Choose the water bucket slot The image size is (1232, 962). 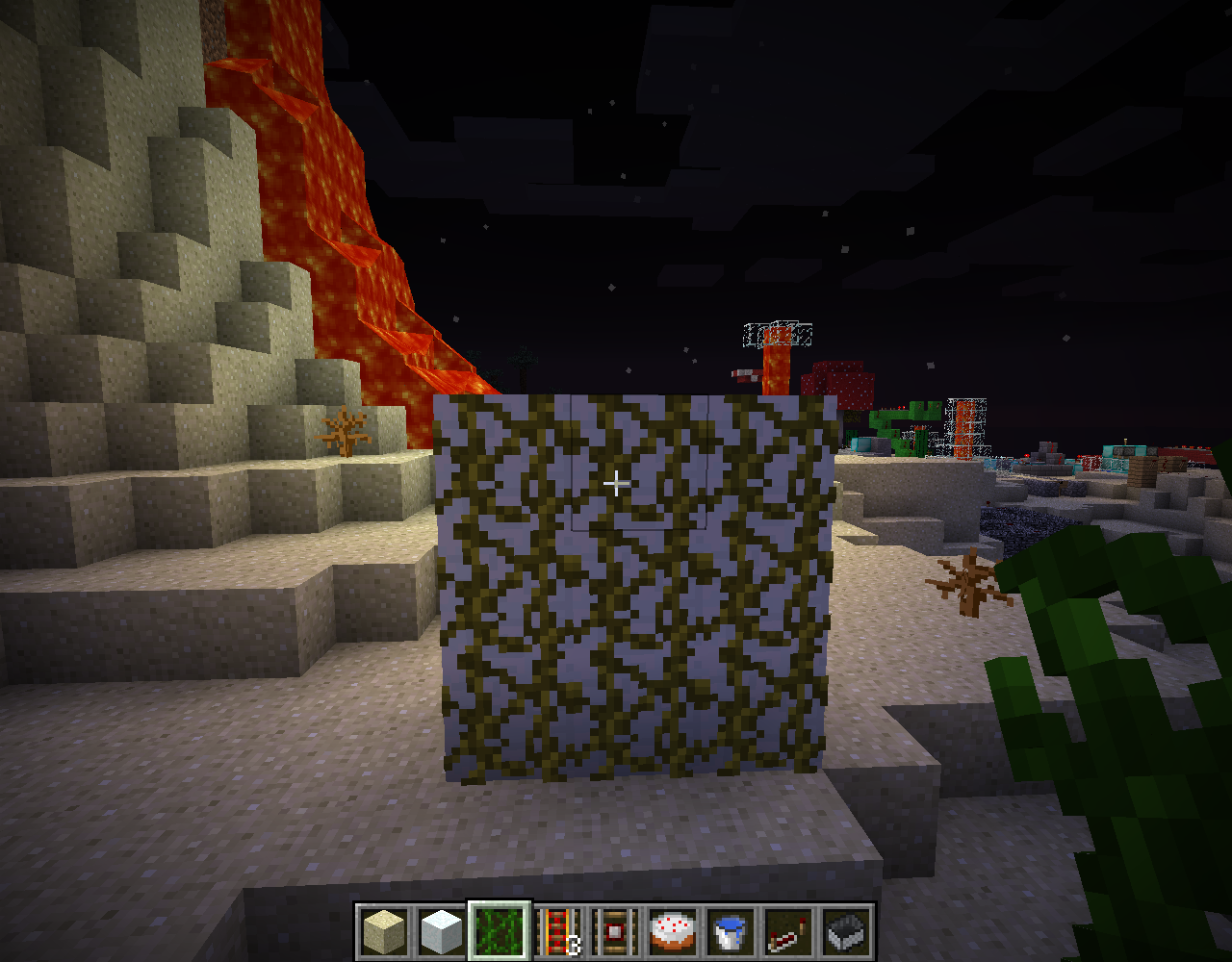point(731,931)
